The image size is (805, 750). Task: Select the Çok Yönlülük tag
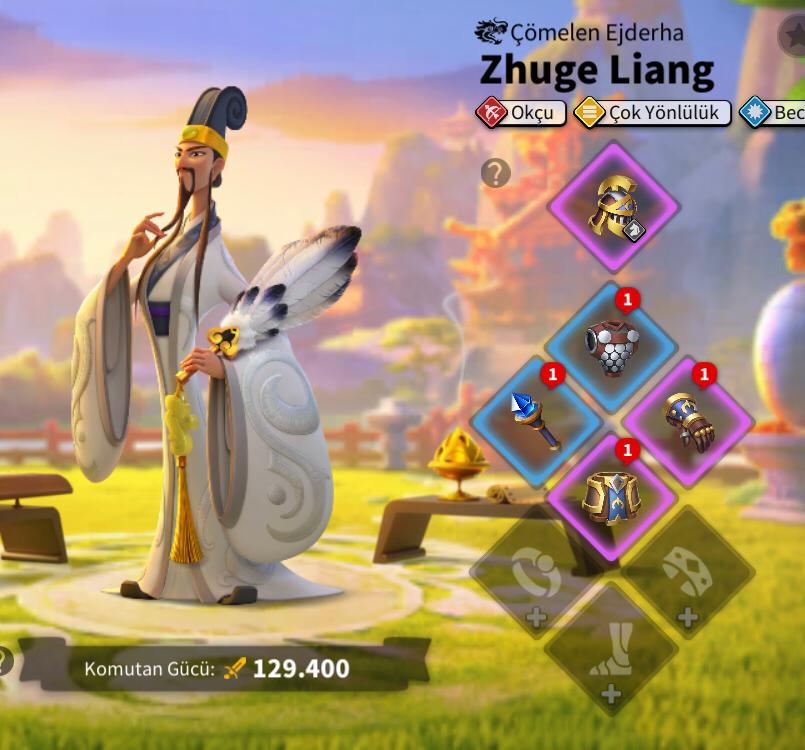pos(651,113)
